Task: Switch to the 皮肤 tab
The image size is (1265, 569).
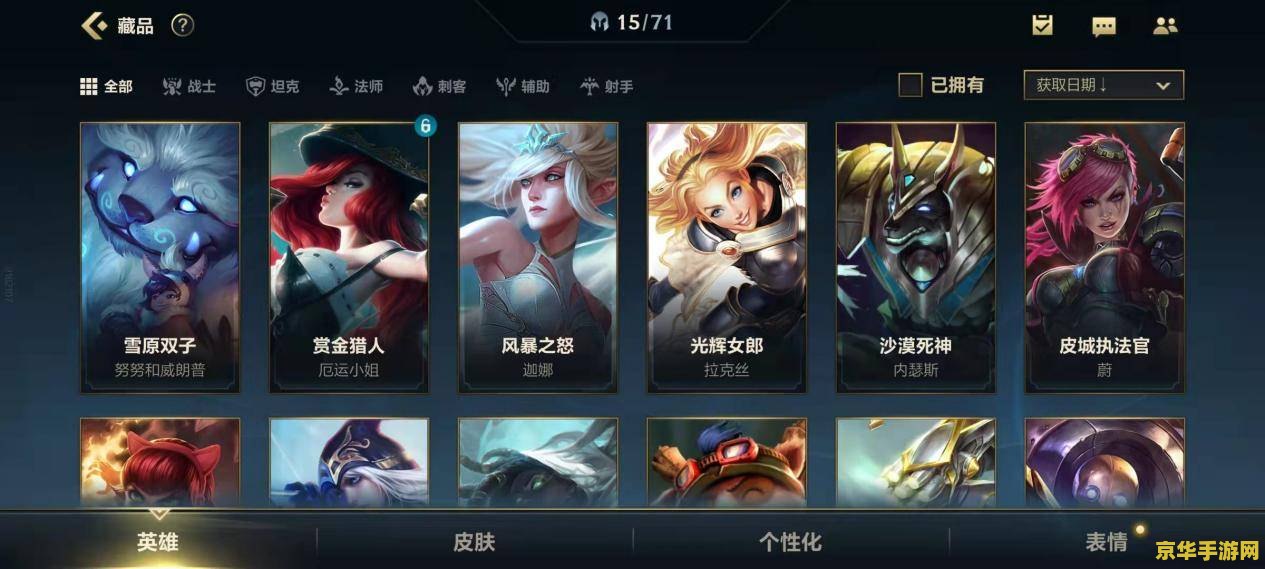Action: (x=474, y=542)
